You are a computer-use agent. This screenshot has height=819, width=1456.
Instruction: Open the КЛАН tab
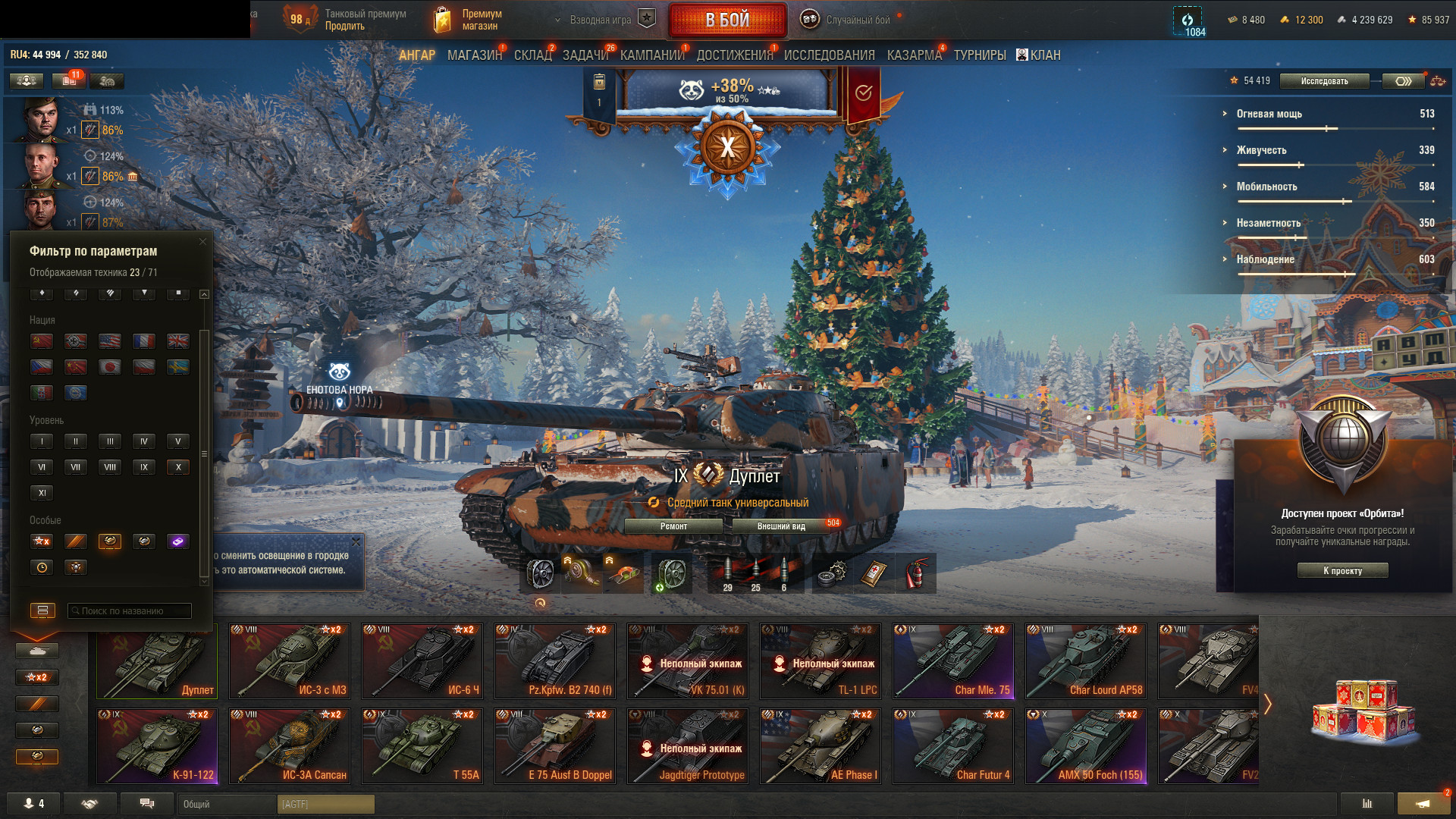[x=1039, y=55]
